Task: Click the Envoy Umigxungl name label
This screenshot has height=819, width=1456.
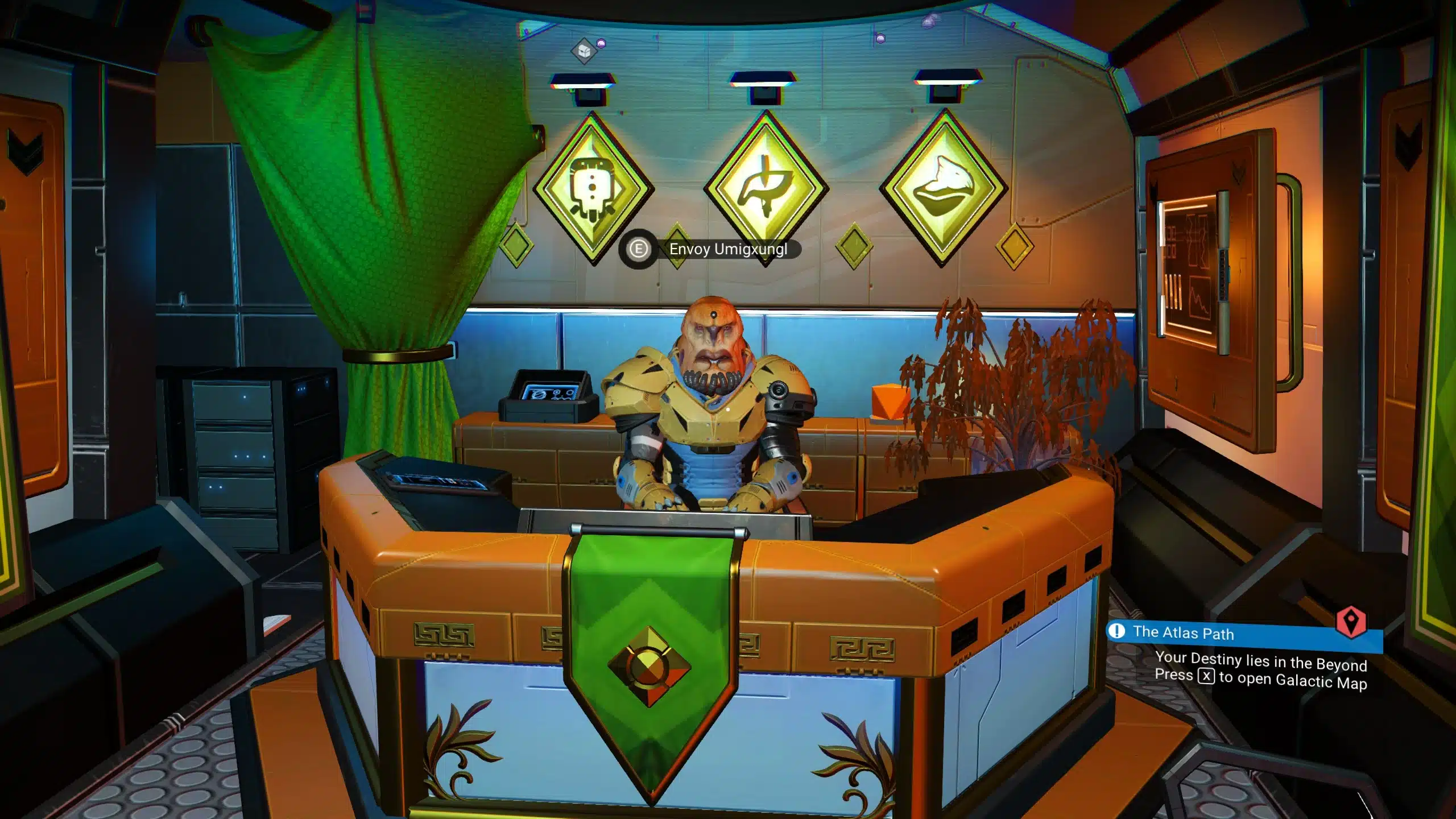Action: pyautogui.click(x=725, y=249)
